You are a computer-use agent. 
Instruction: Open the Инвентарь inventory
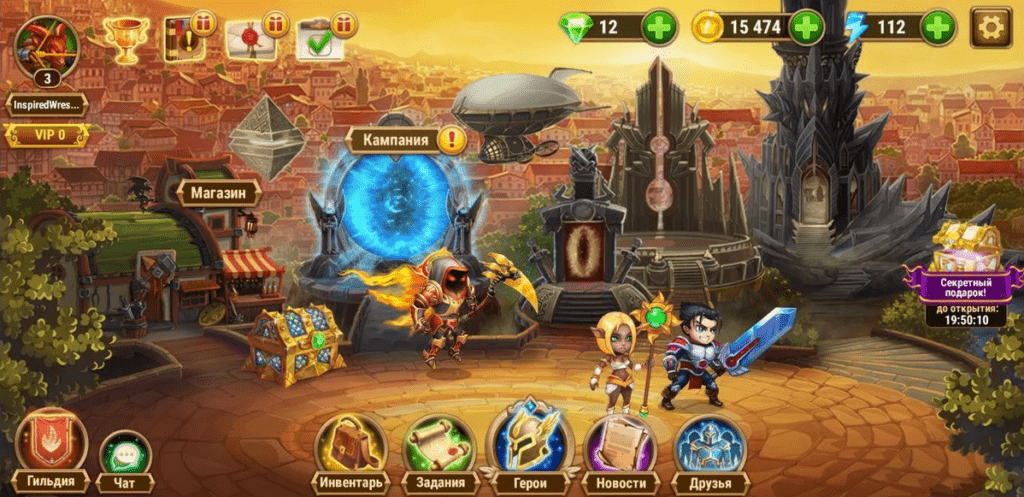(x=351, y=451)
